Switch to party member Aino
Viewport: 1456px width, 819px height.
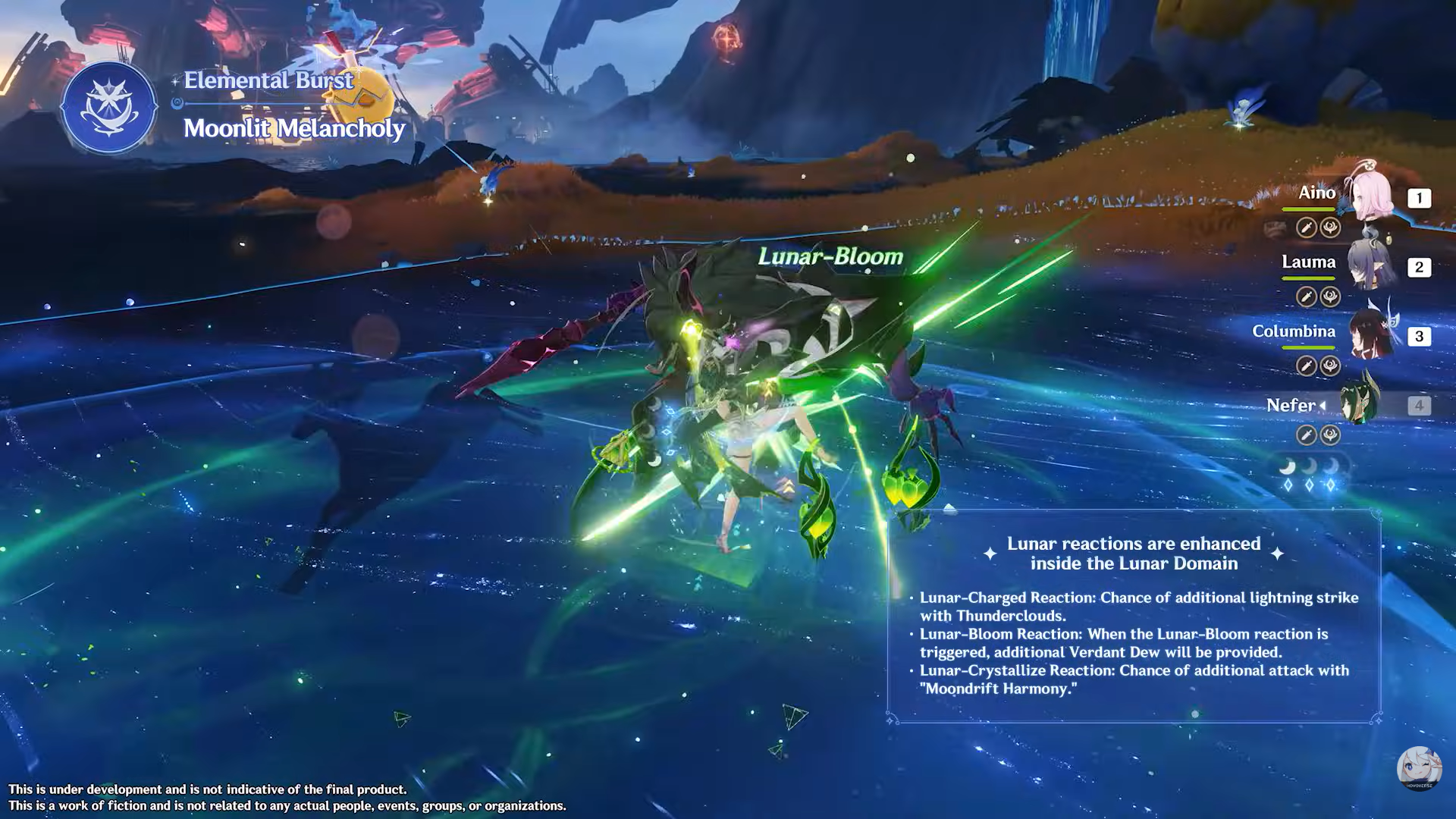click(x=1370, y=196)
